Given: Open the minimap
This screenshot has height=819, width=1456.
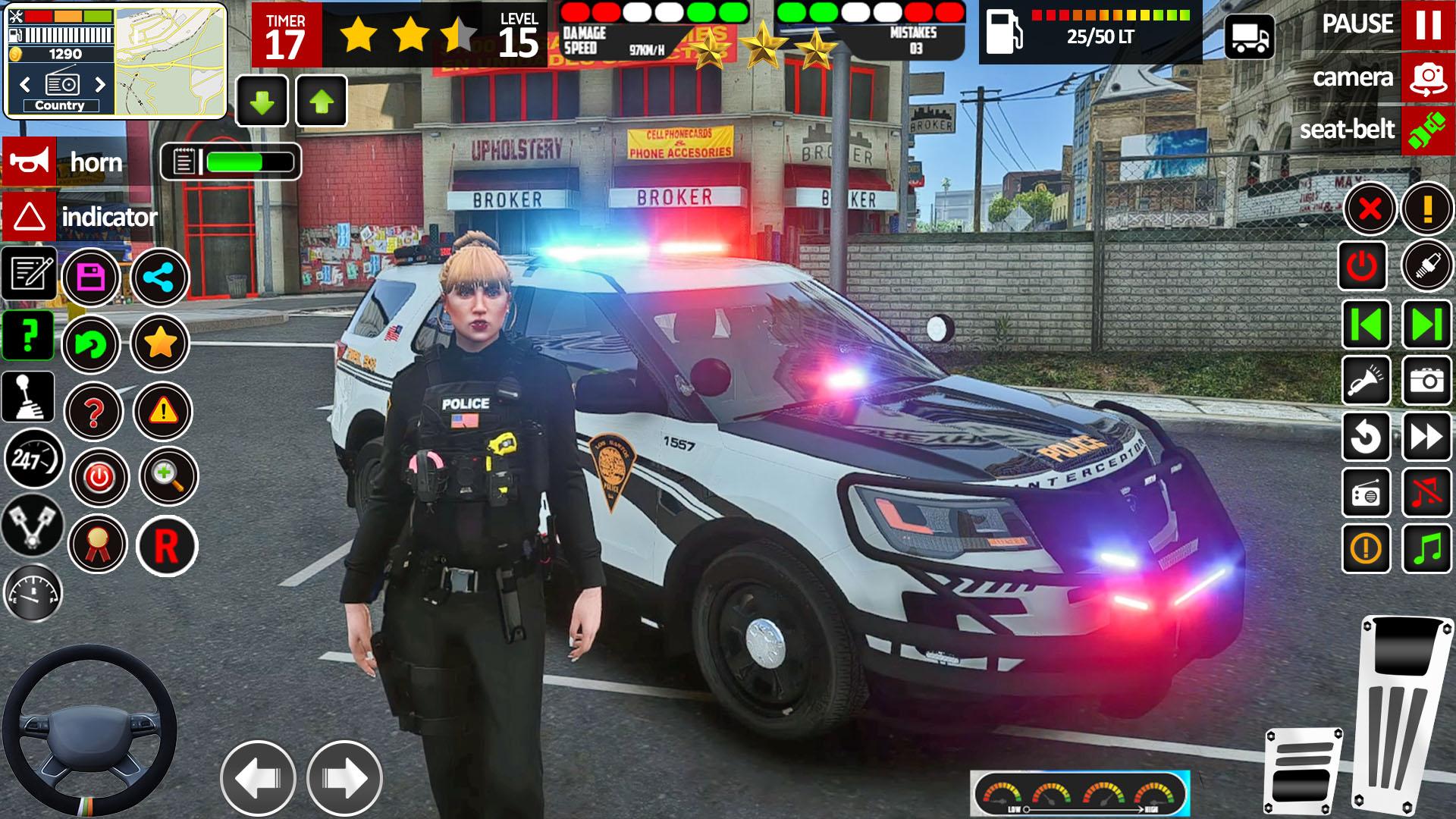Looking at the screenshot, I should (170, 60).
